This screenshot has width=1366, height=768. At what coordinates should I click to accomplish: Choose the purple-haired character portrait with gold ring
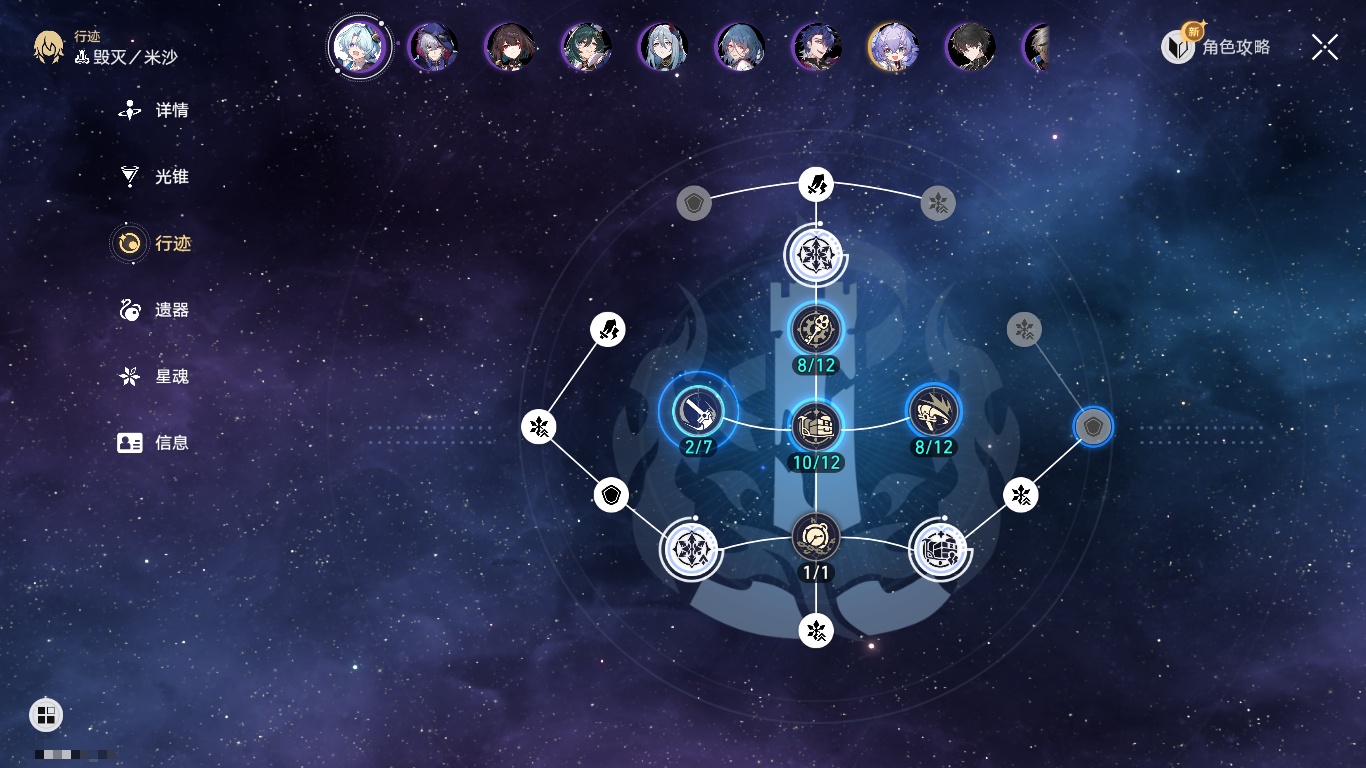[x=893, y=47]
